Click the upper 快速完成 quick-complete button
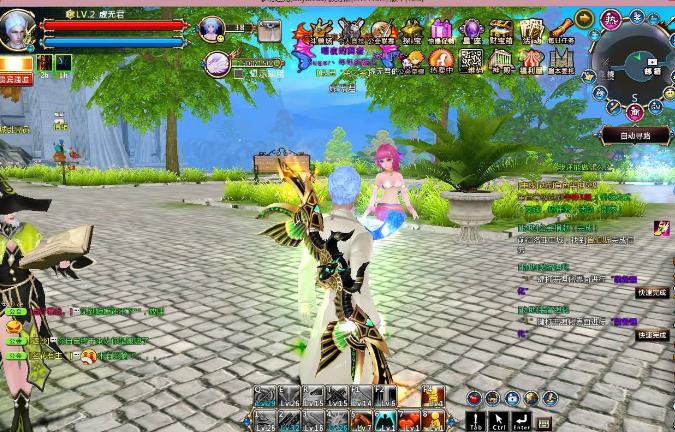675x432 pixels. click(x=651, y=293)
